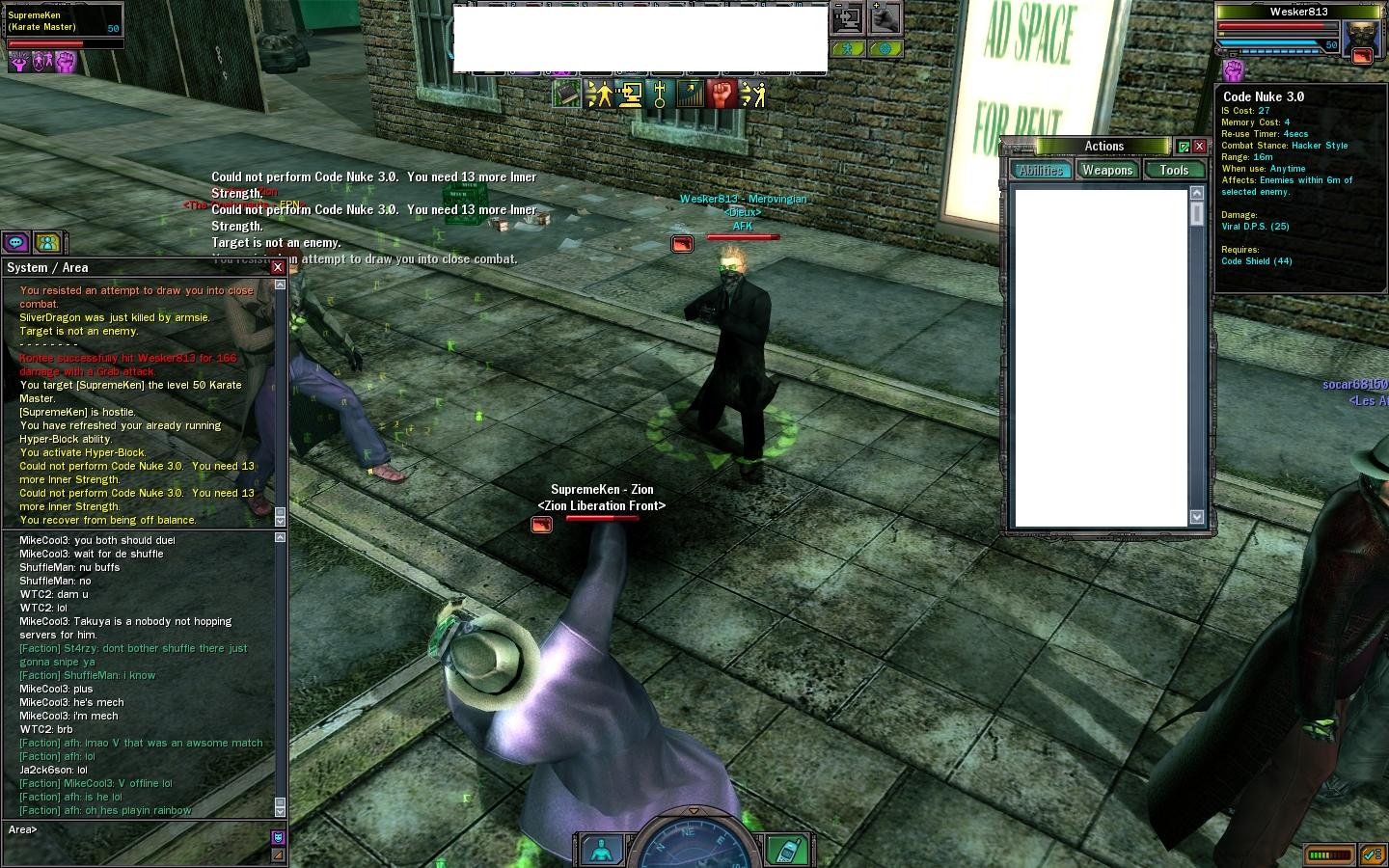The height and width of the screenshot is (868, 1389).
Task: Open the Tools tab in Actions
Action: tap(1174, 171)
